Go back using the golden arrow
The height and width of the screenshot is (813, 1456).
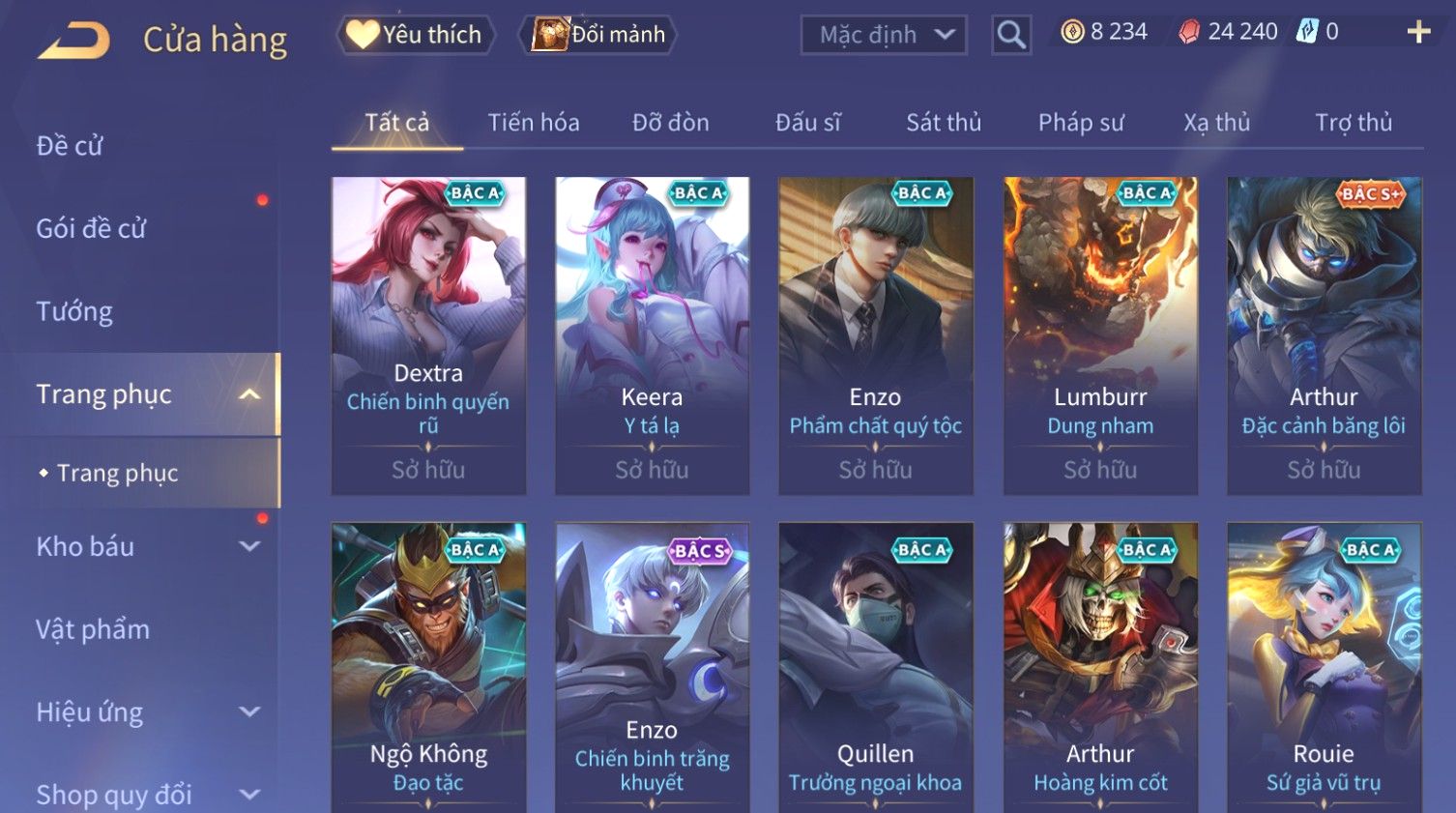point(73,41)
